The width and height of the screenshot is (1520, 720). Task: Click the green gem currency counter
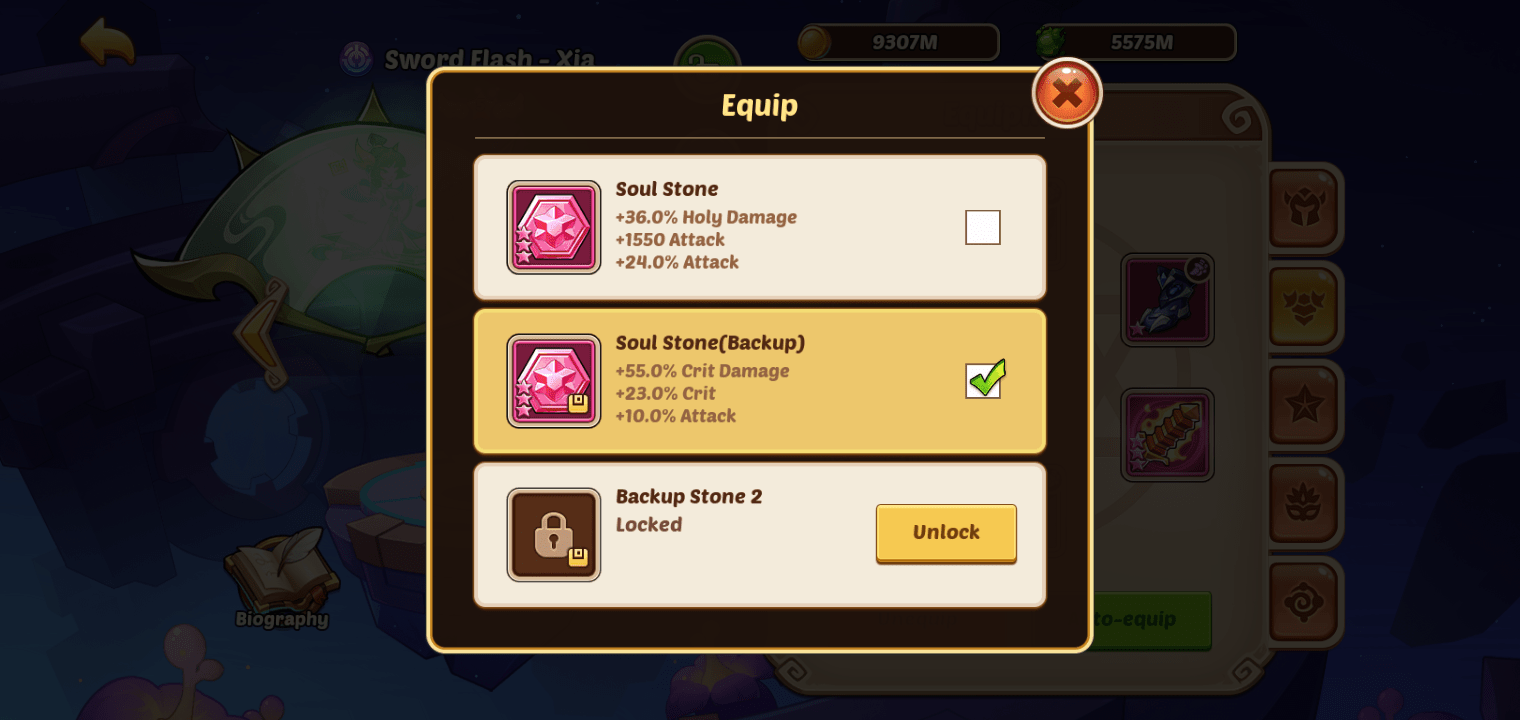(x=1135, y=42)
